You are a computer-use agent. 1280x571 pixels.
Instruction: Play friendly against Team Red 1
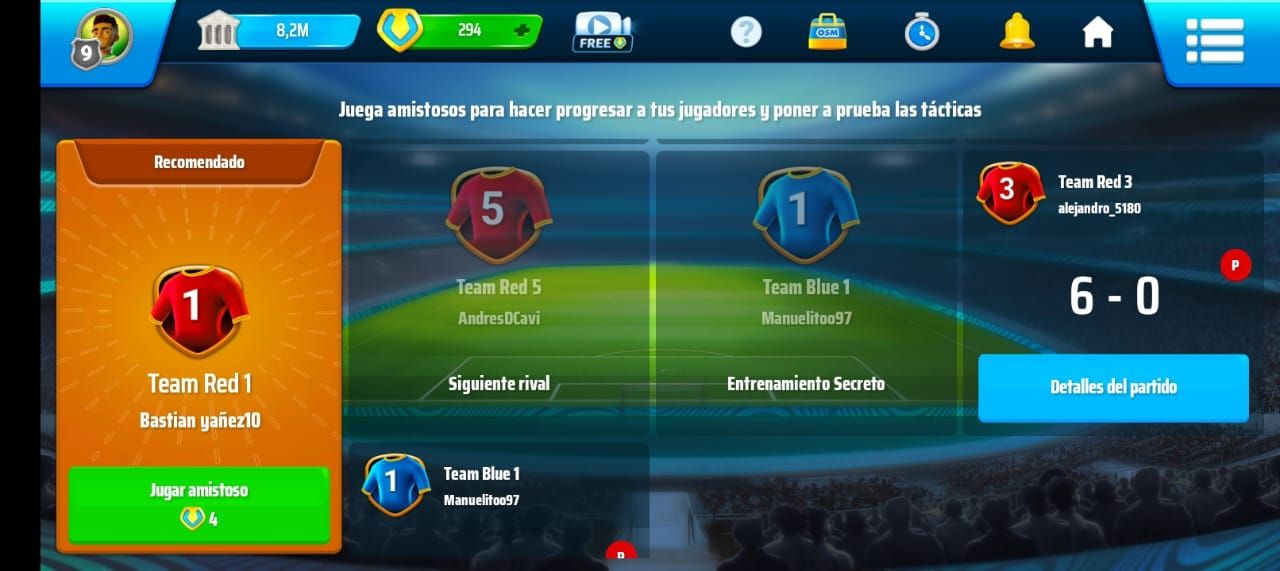(198, 504)
